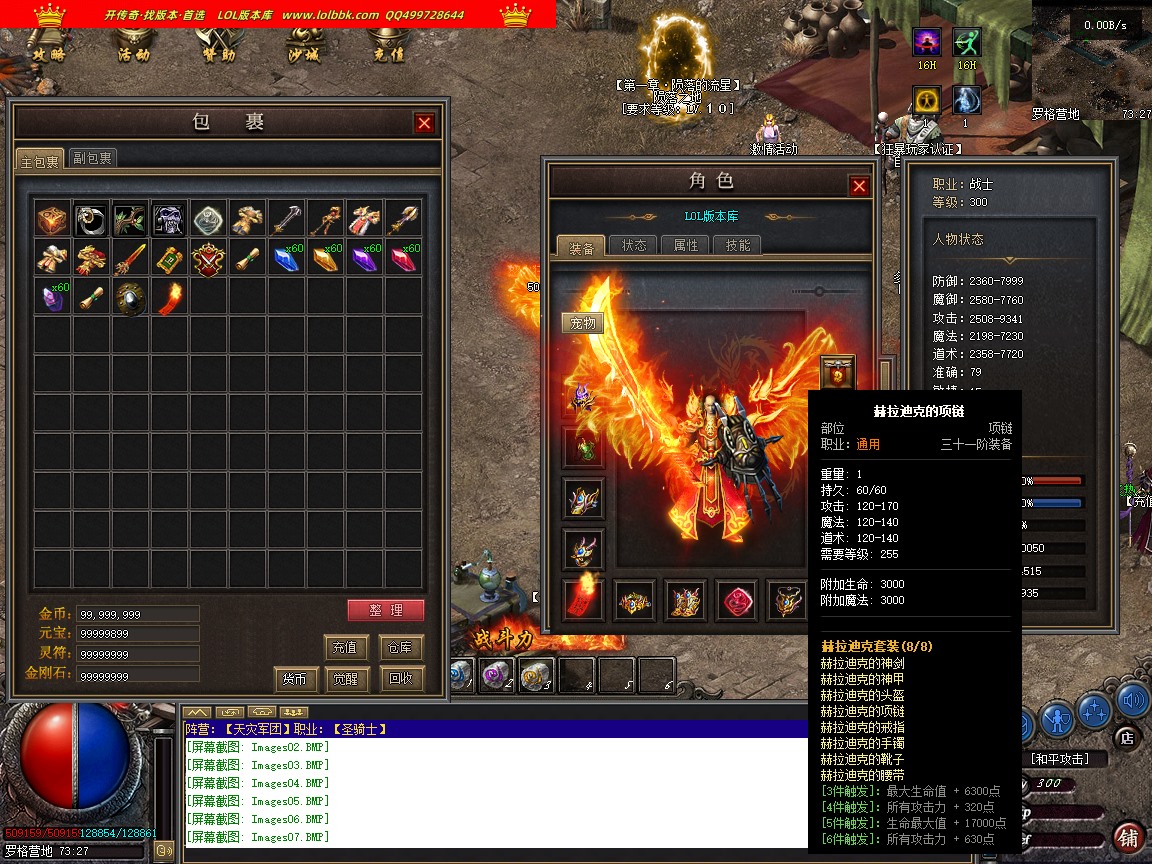Open the 宠物 pet panel
The width and height of the screenshot is (1152, 864).
[x=583, y=323]
